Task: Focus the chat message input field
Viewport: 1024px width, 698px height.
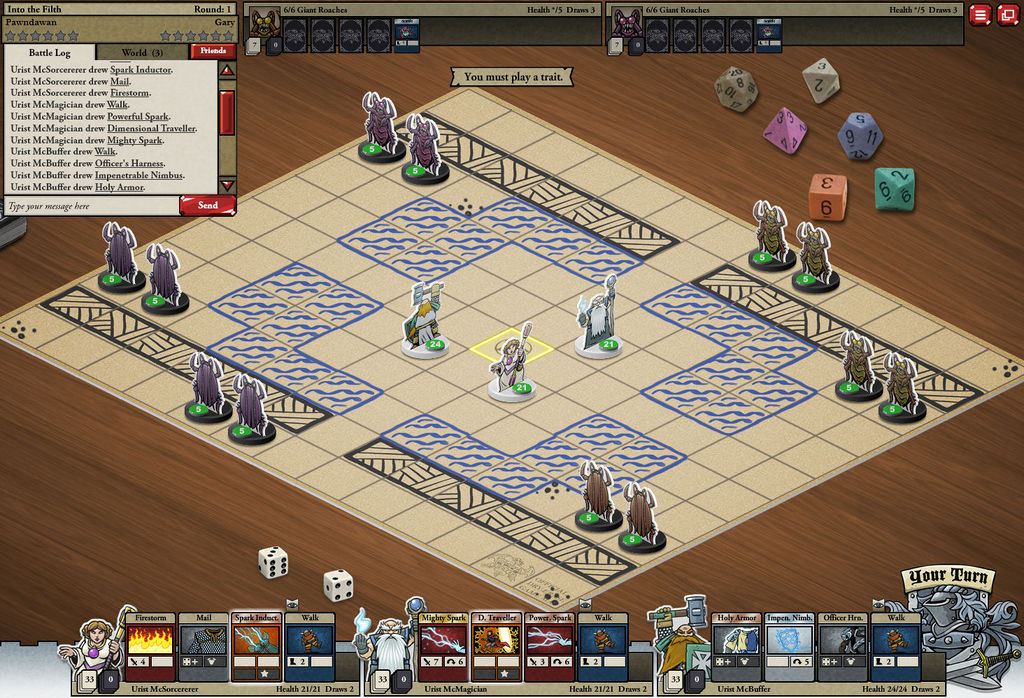Action: tap(90, 206)
